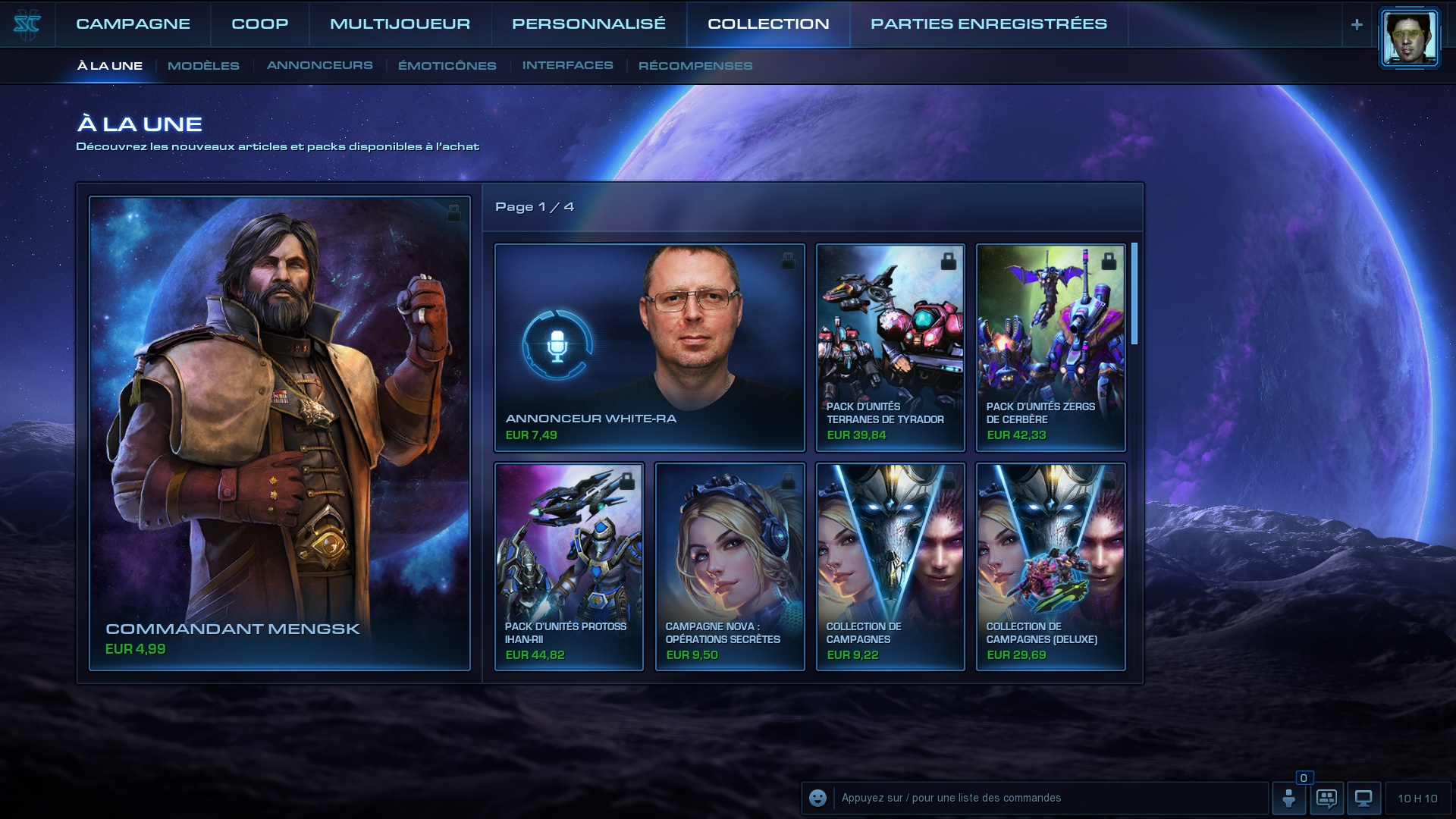Image resolution: width=1456 pixels, height=819 pixels.
Task: Show the Modèles tab
Action: 203,66
